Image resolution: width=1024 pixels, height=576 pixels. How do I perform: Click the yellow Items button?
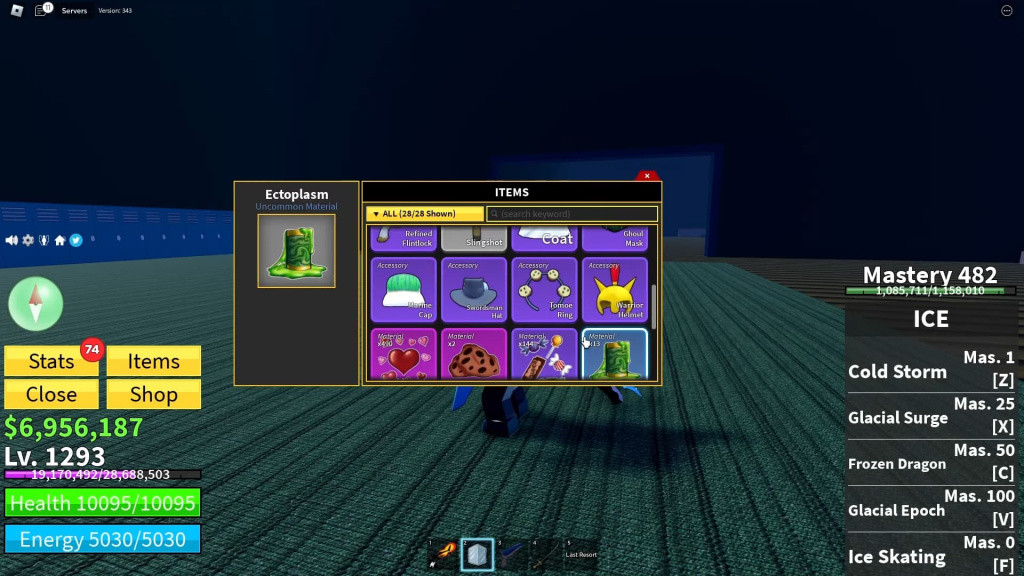(153, 361)
